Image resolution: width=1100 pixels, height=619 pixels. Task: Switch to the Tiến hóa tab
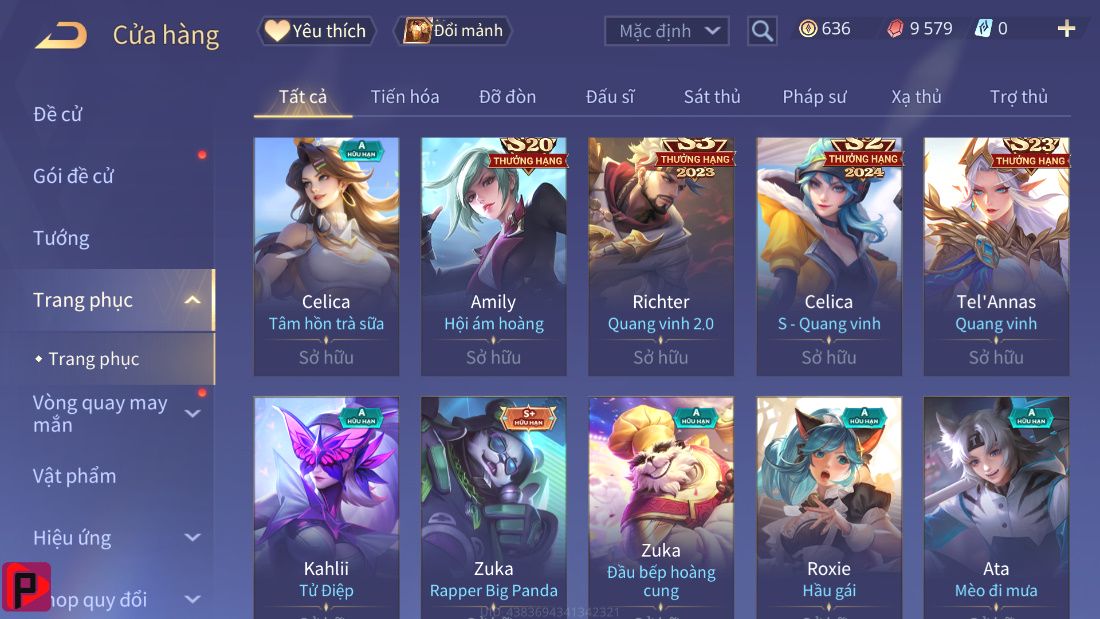pyautogui.click(x=405, y=97)
